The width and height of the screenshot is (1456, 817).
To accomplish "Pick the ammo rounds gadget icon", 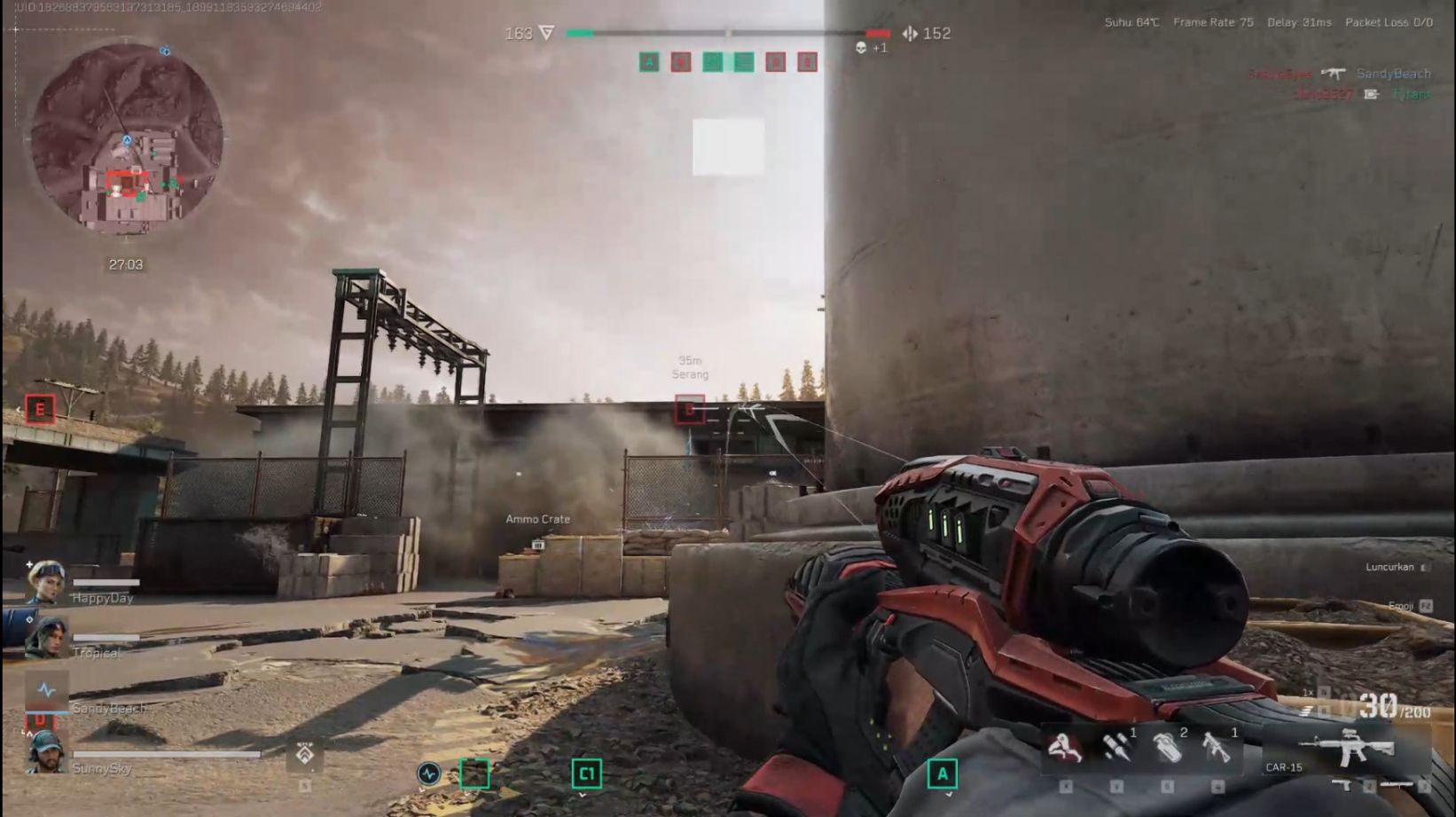I will click(1116, 748).
